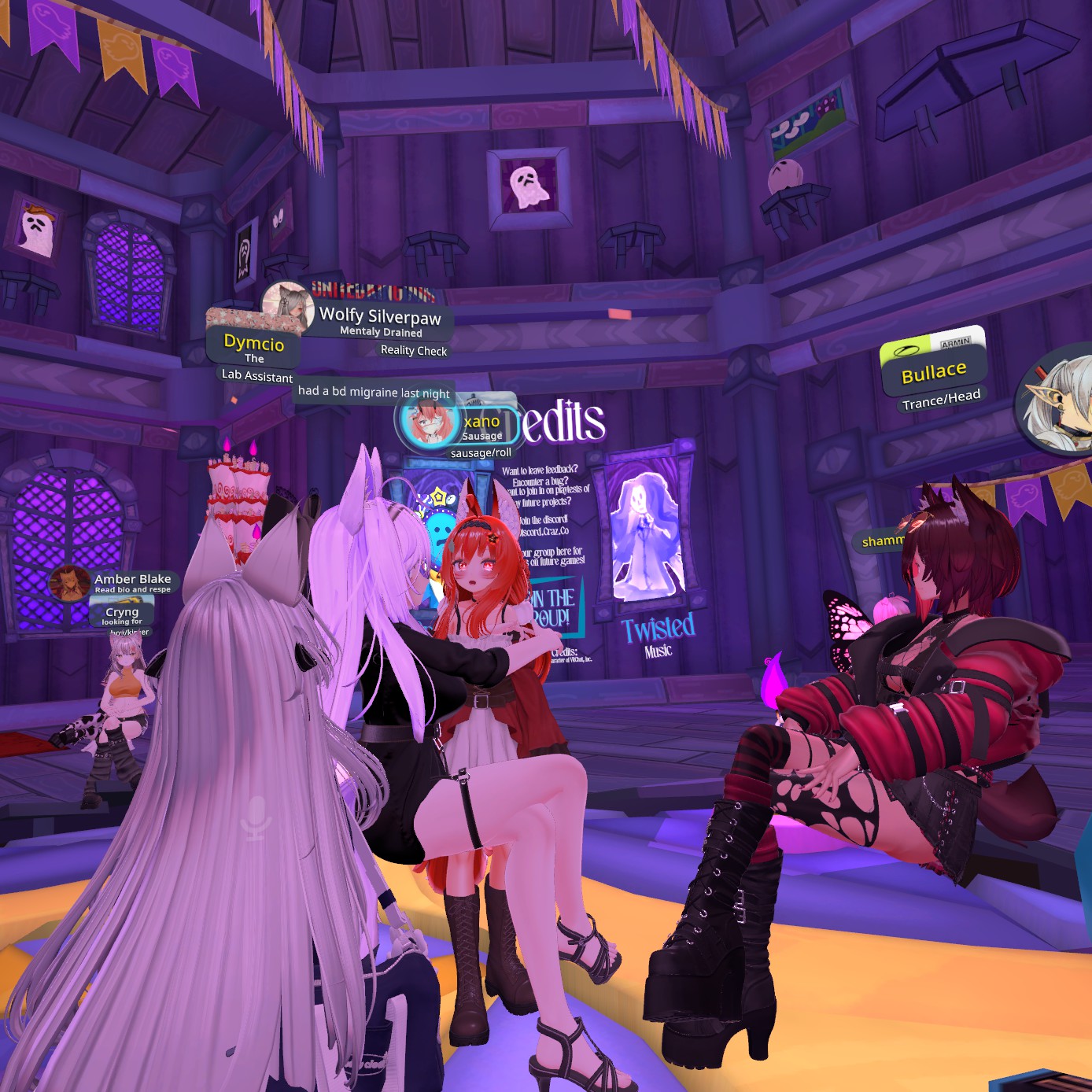Choose the Bullace nameplate

click(934, 371)
